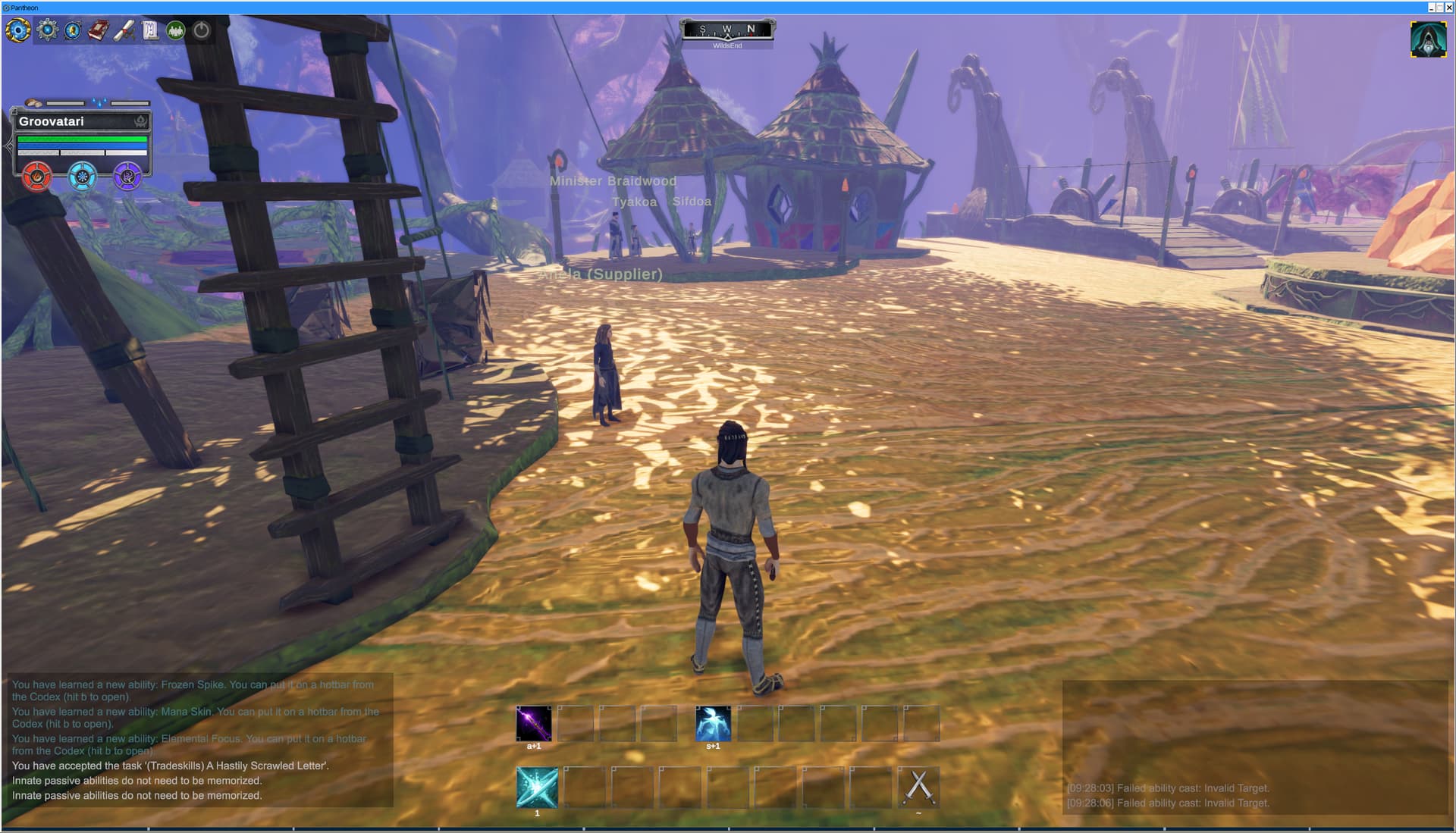Screen dimensions: 1456x833
Task: Click the silver gear settings icon
Action: (48, 30)
